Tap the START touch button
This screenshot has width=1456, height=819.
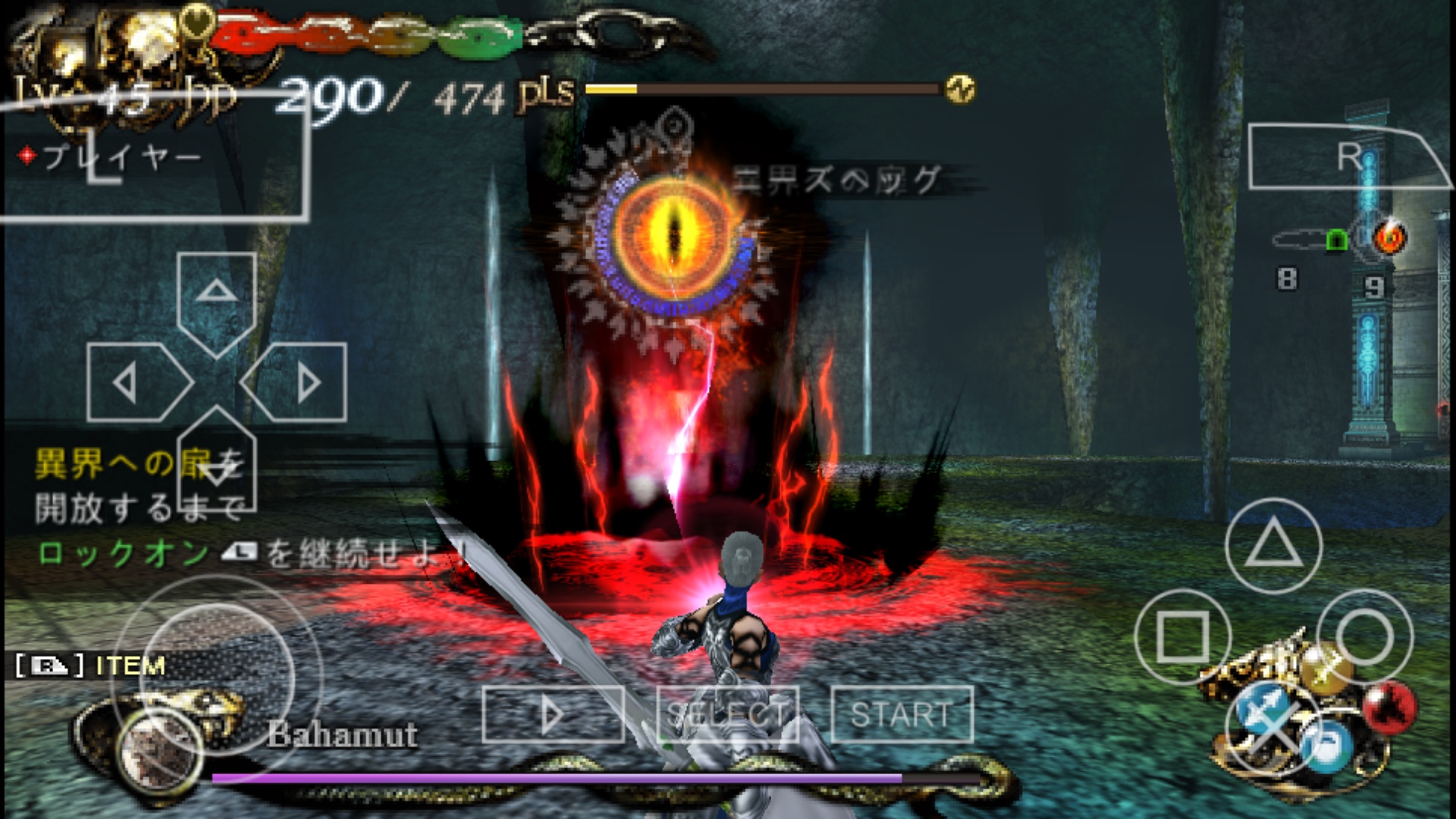[x=901, y=714]
